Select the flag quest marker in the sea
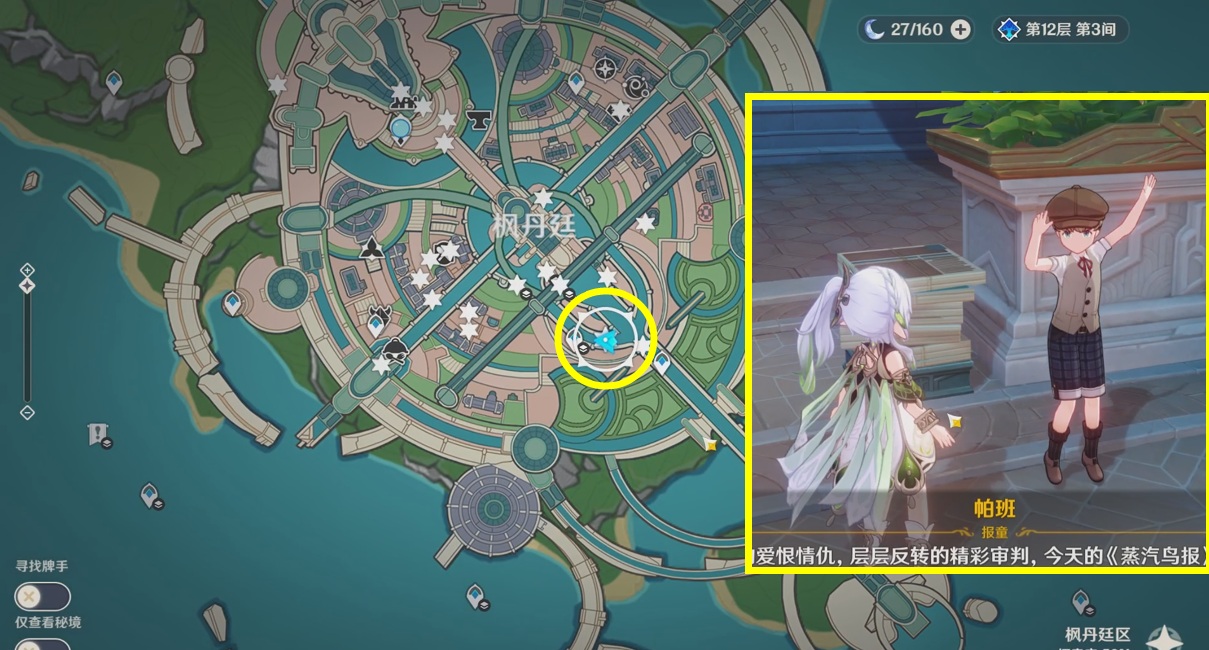The height and width of the screenshot is (650, 1209). point(98,433)
